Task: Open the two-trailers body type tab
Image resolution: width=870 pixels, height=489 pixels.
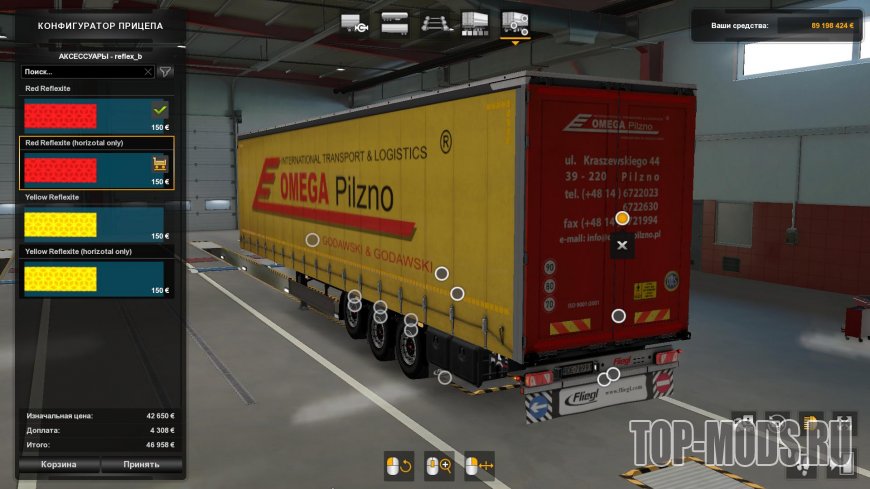Action: coord(395,22)
